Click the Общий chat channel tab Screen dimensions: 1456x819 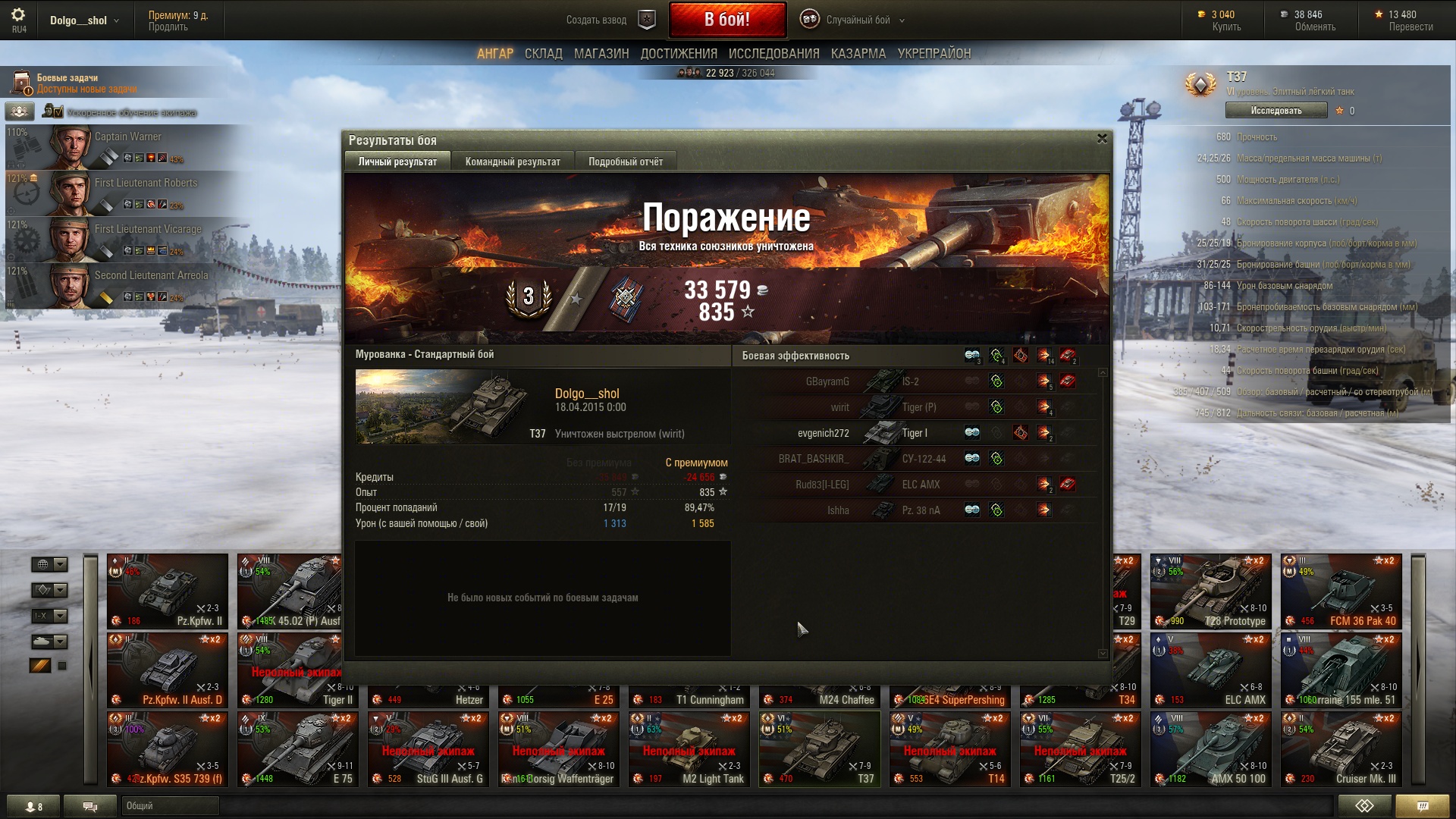tap(170, 806)
